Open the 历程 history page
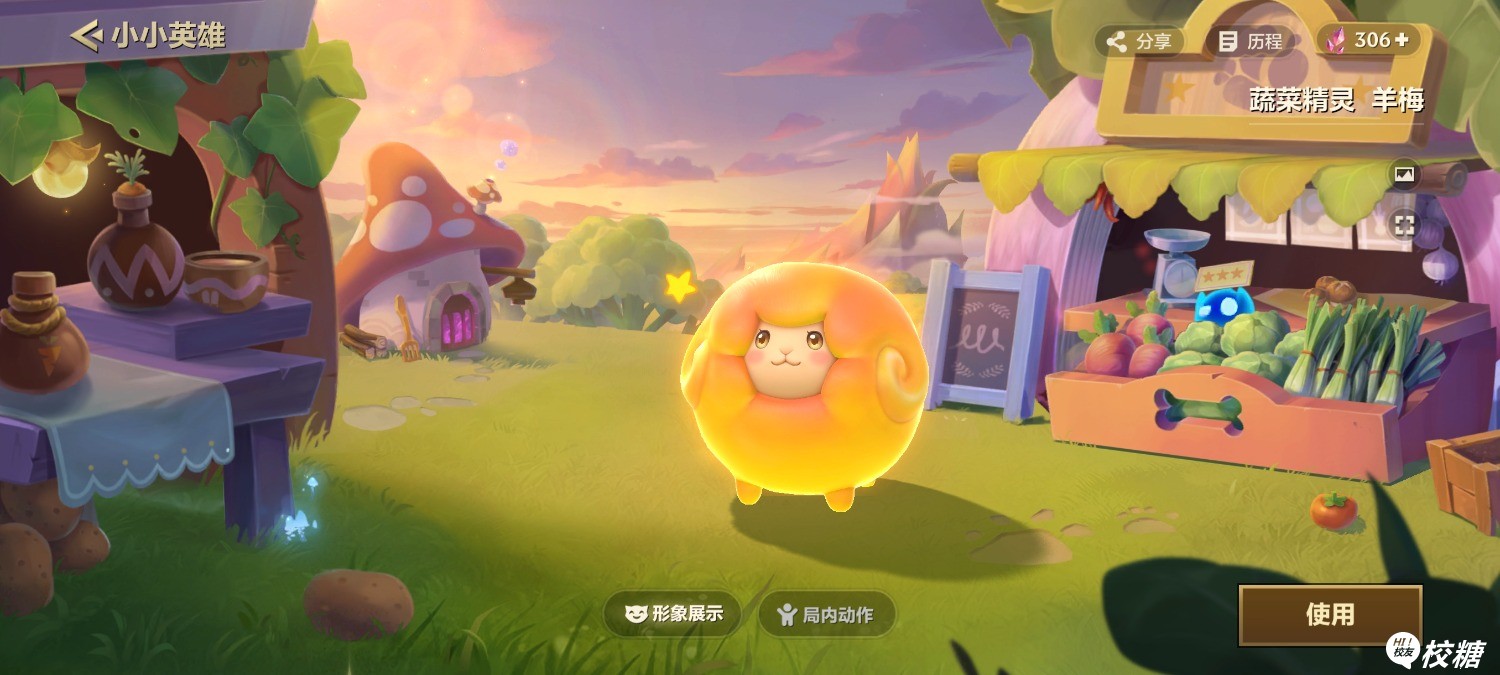This screenshot has width=1500, height=675. [1250, 41]
